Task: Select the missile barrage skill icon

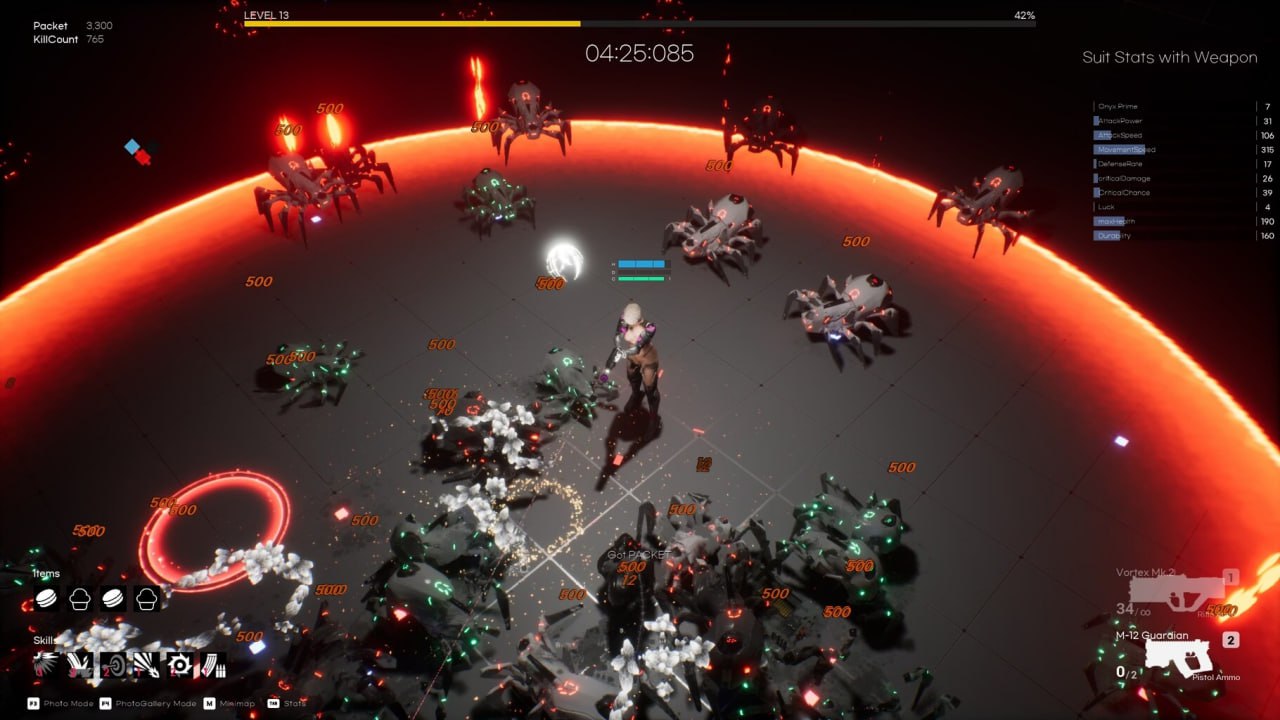Action: pyautogui.click(x=212, y=664)
